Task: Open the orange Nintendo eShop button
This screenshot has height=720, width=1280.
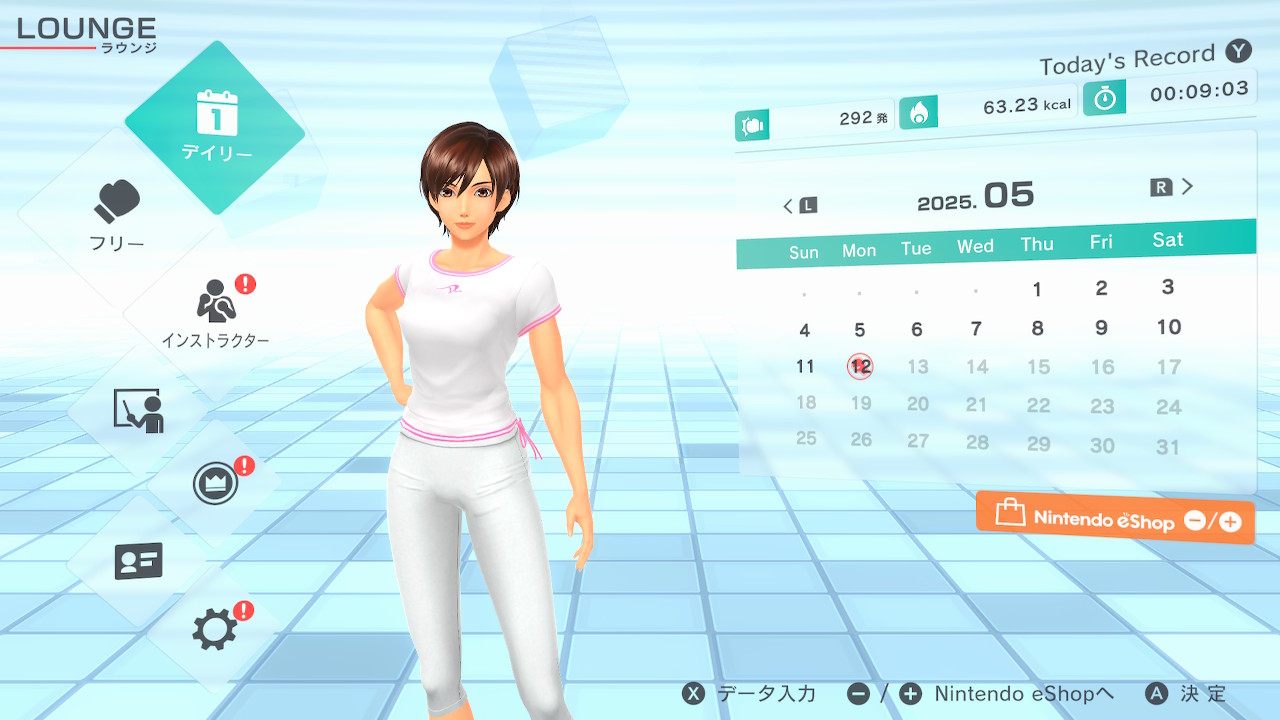Action: [1115, 519]
